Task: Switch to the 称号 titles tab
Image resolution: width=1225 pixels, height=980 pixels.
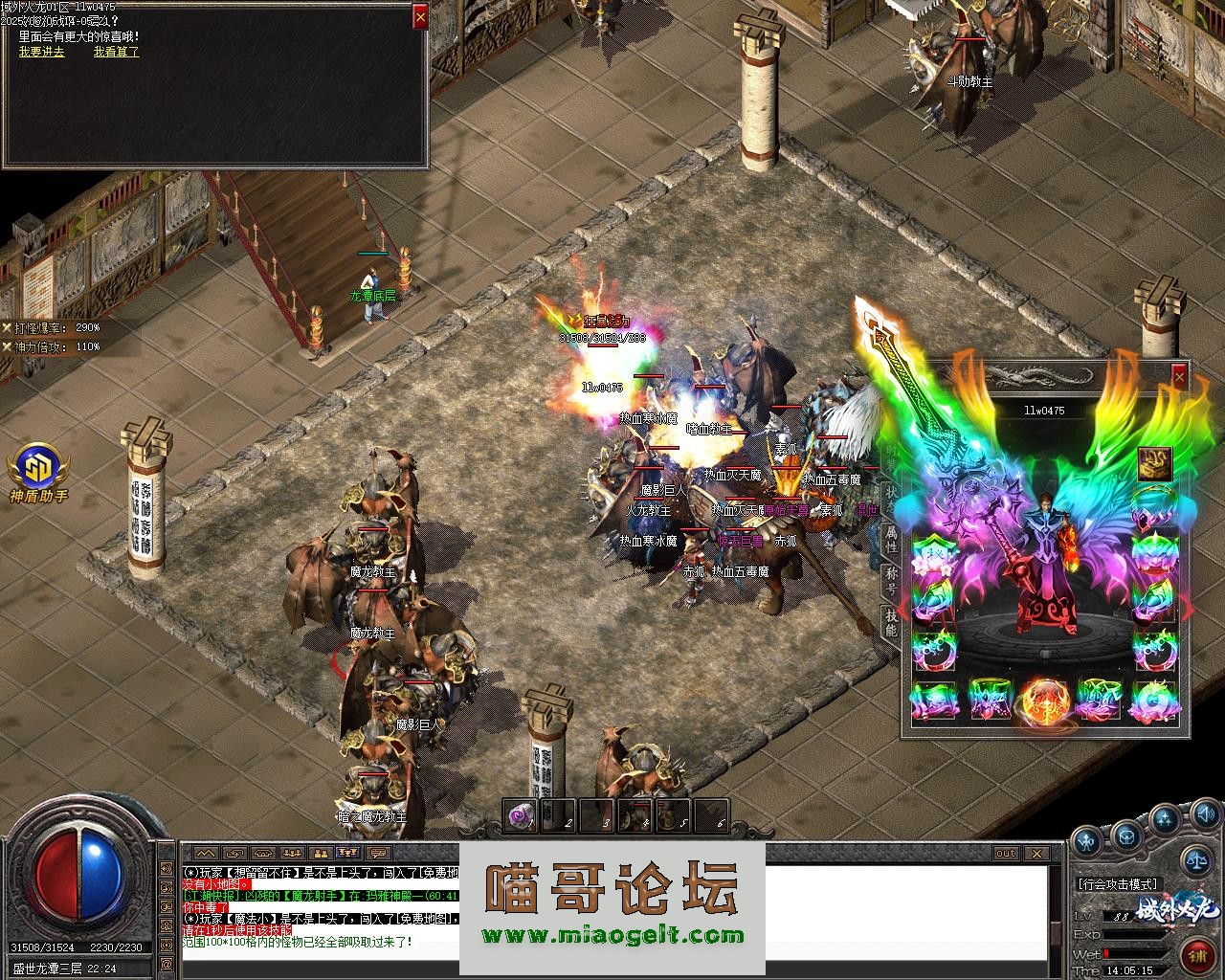Action: click(x=890, y=580)
